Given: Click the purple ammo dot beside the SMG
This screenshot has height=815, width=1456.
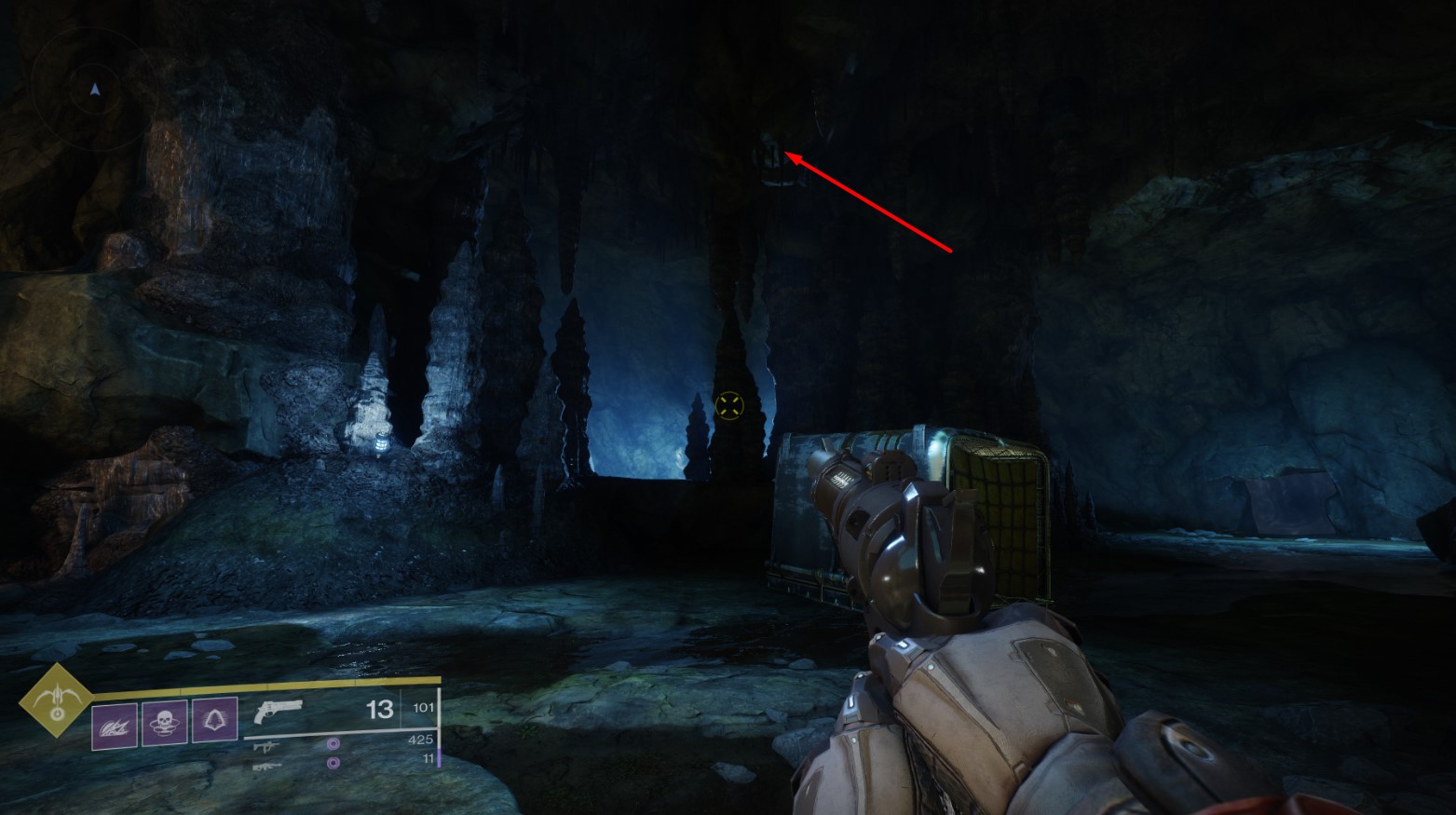Looking at the screenshot, I should pos(333,744).
